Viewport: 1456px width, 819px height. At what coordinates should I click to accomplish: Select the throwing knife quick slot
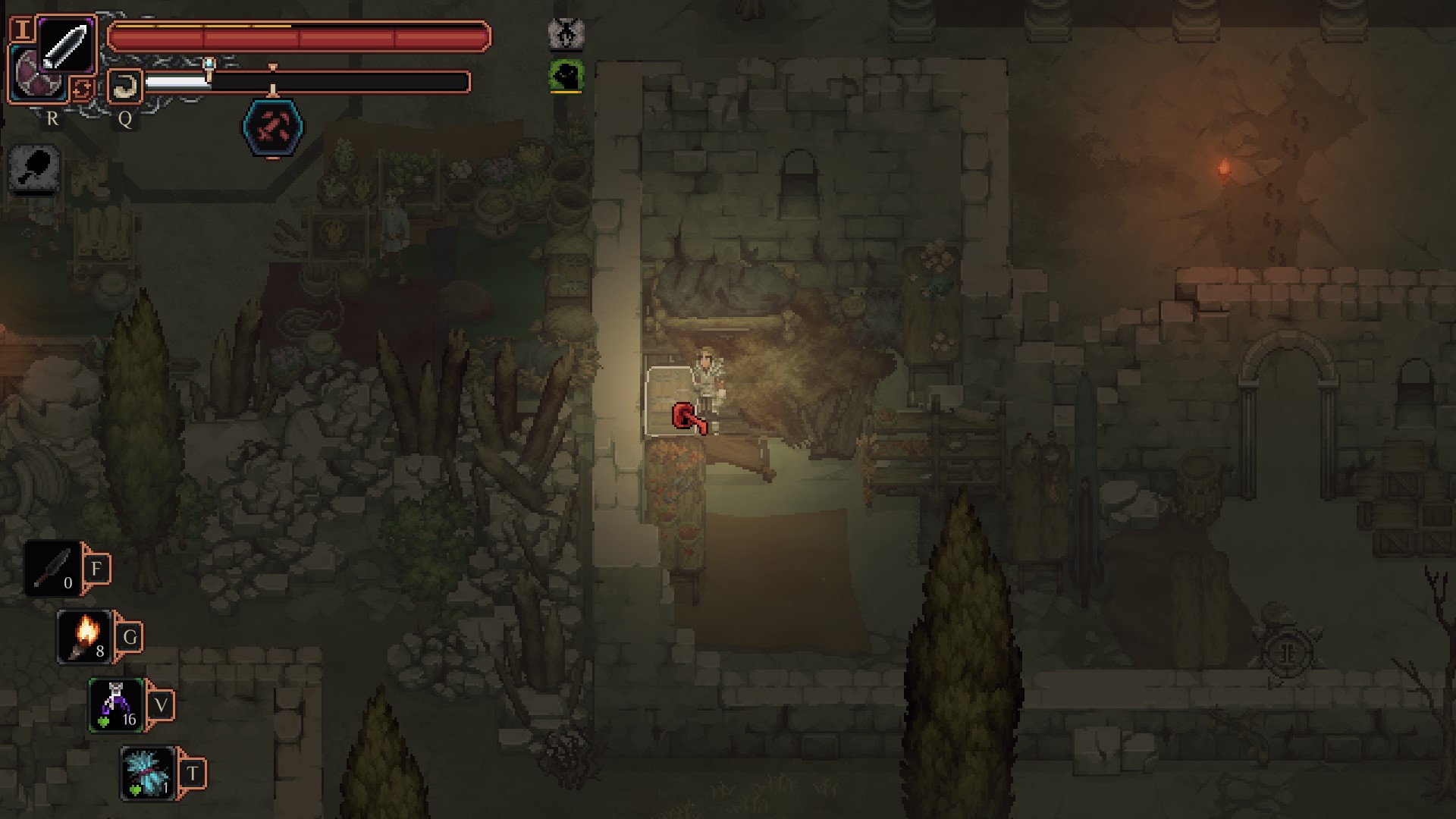click(52, 568)
